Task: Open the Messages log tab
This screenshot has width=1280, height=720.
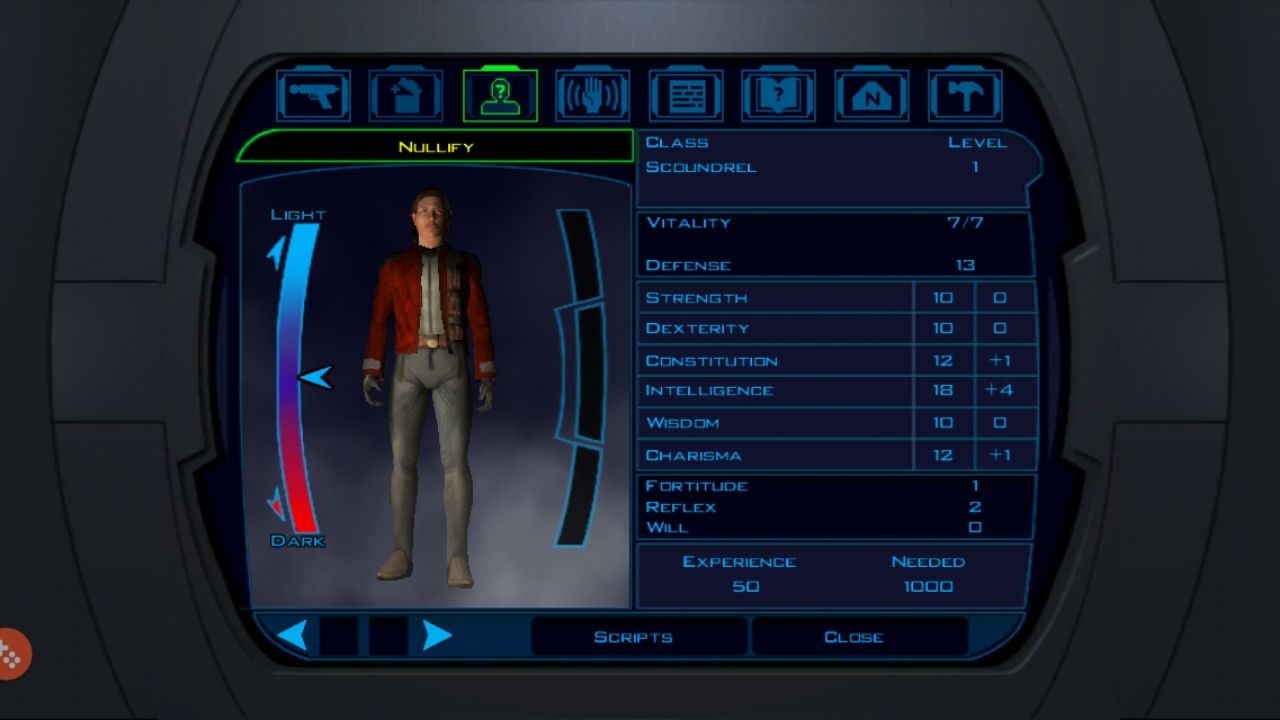Action: (685, 96)
